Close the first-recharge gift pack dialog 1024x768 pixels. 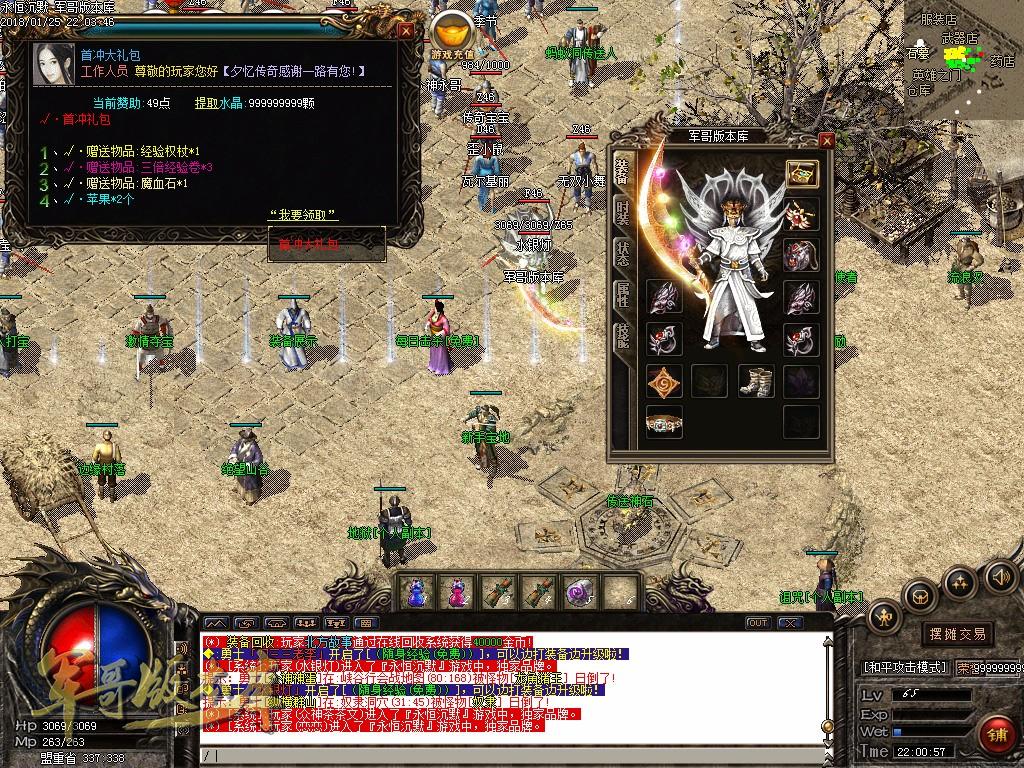[406, 30]
